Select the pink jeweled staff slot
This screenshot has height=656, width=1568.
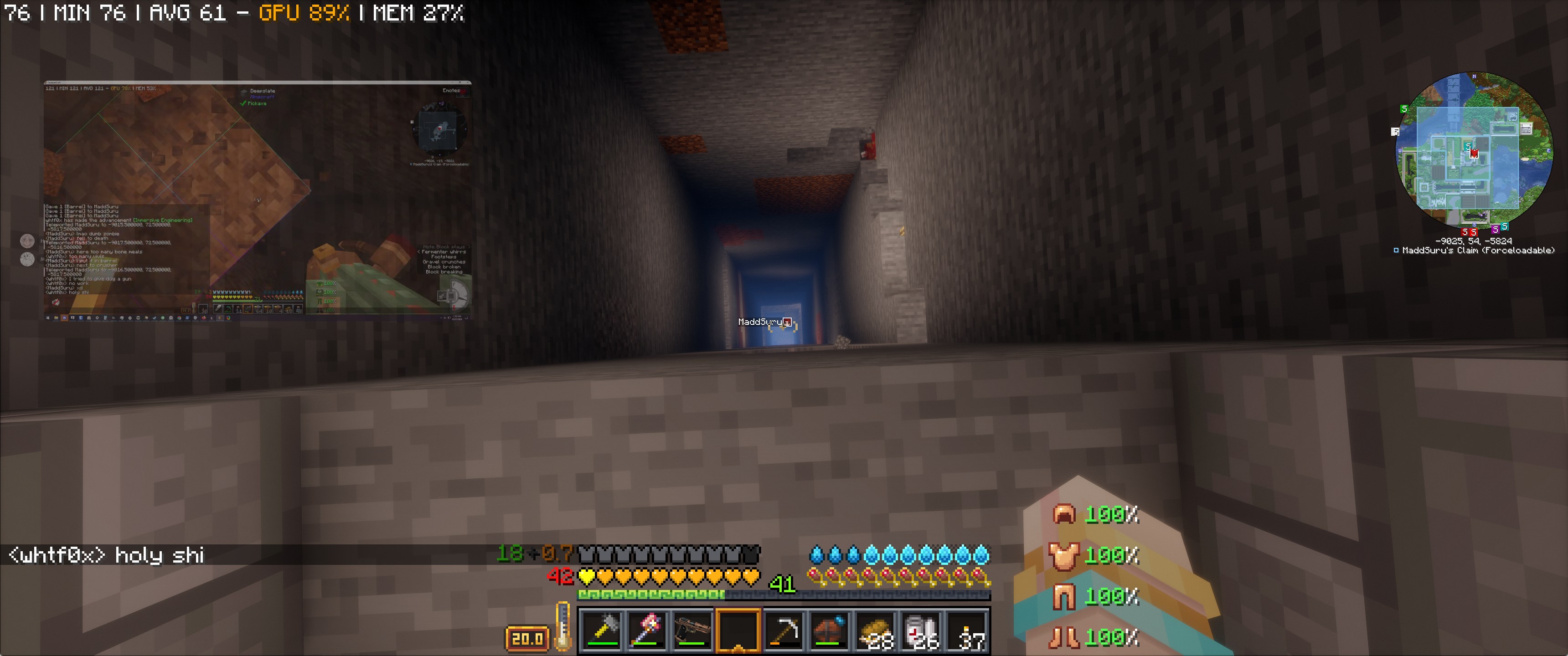point(647,630)
